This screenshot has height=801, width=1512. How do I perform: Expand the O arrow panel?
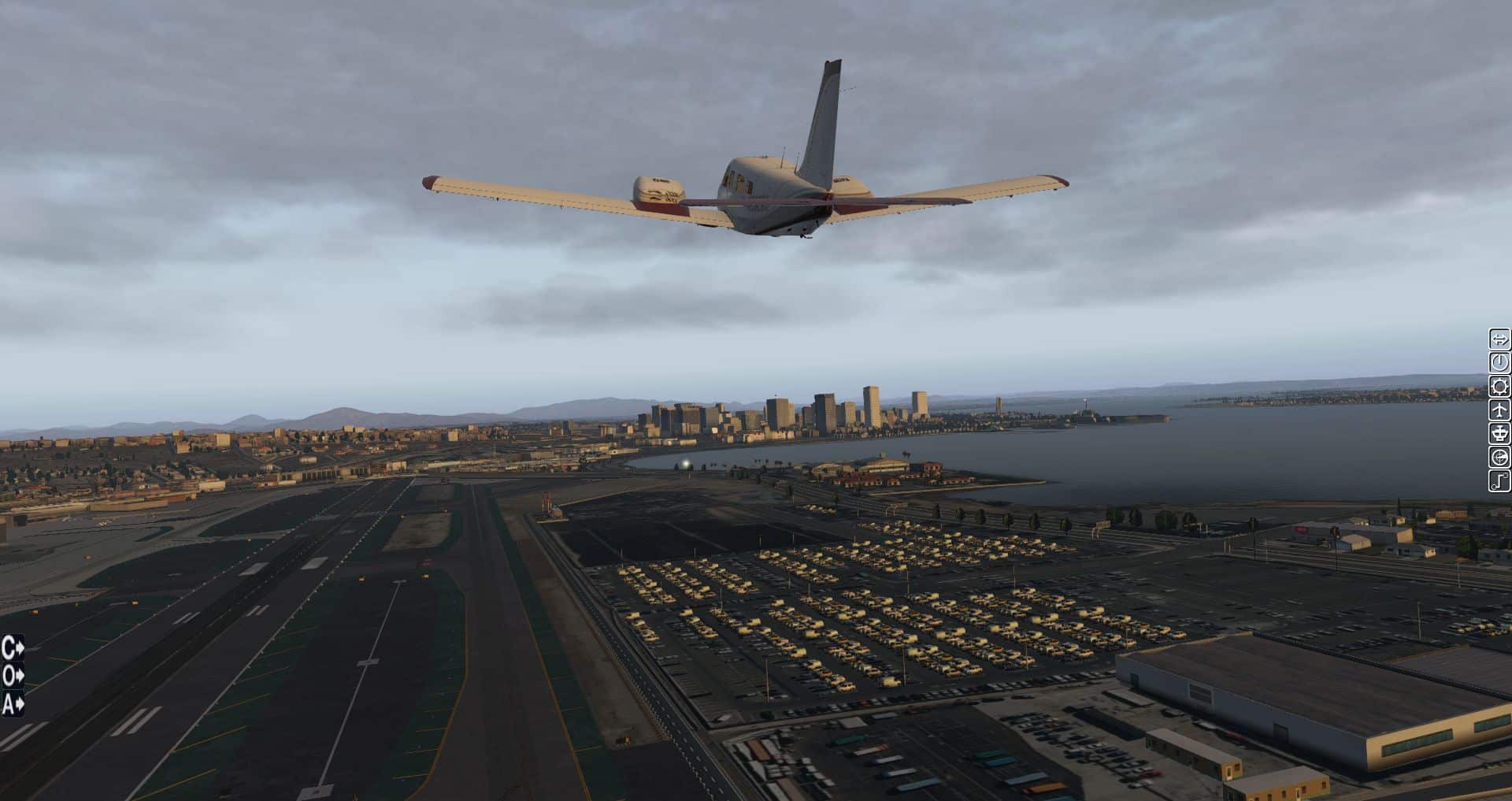click(x=13, y=676)
